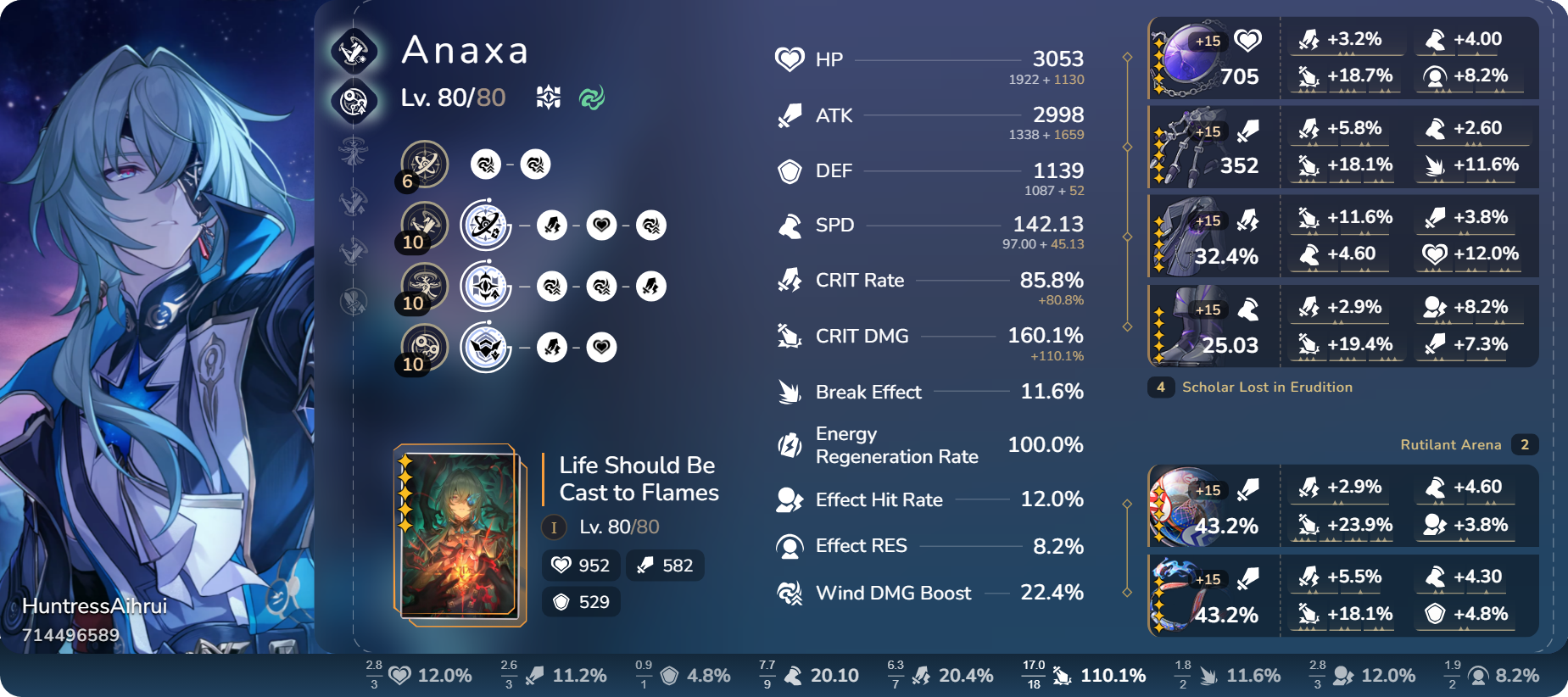Toggle the SPD node in the Ultimate trace row
The image size is (1568, 697).
coord(652,286)
